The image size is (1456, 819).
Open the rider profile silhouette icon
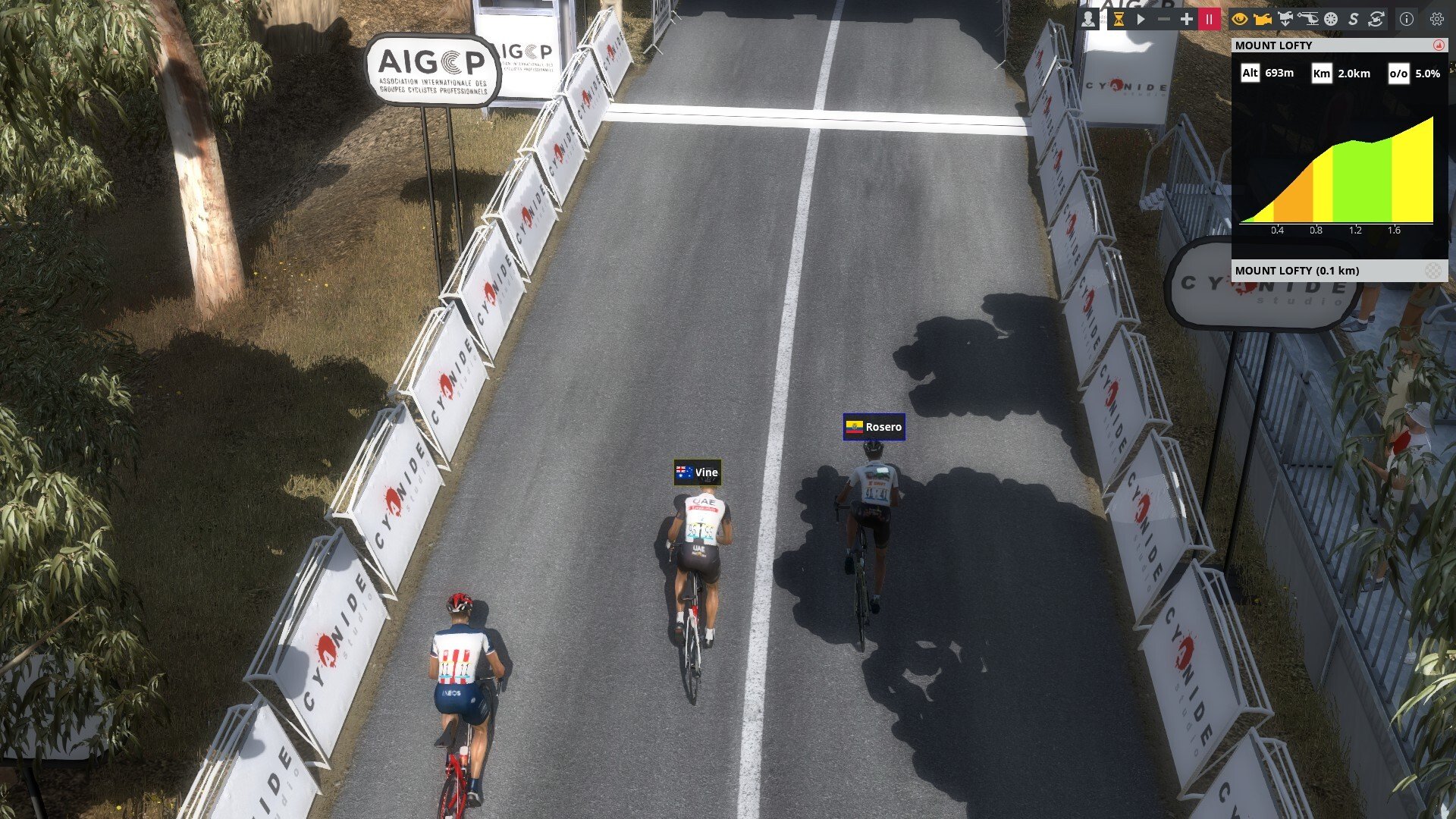click(x=1088, y=19)
